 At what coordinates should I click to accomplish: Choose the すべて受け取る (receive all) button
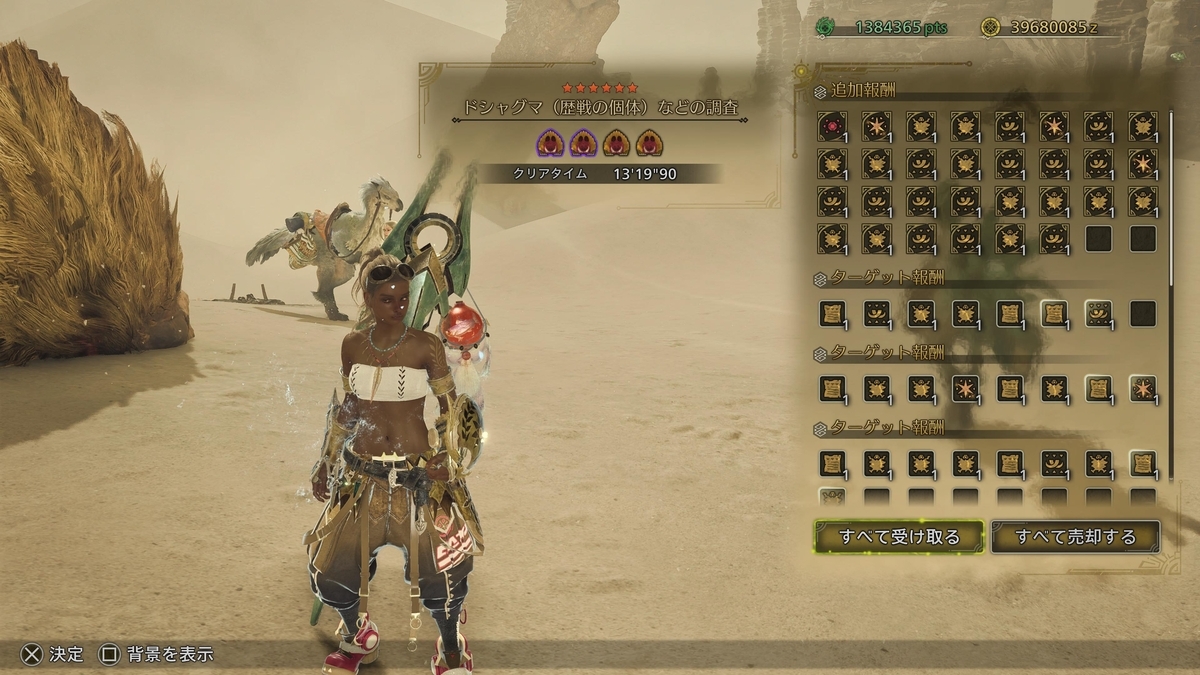click(x=899, y=537)
